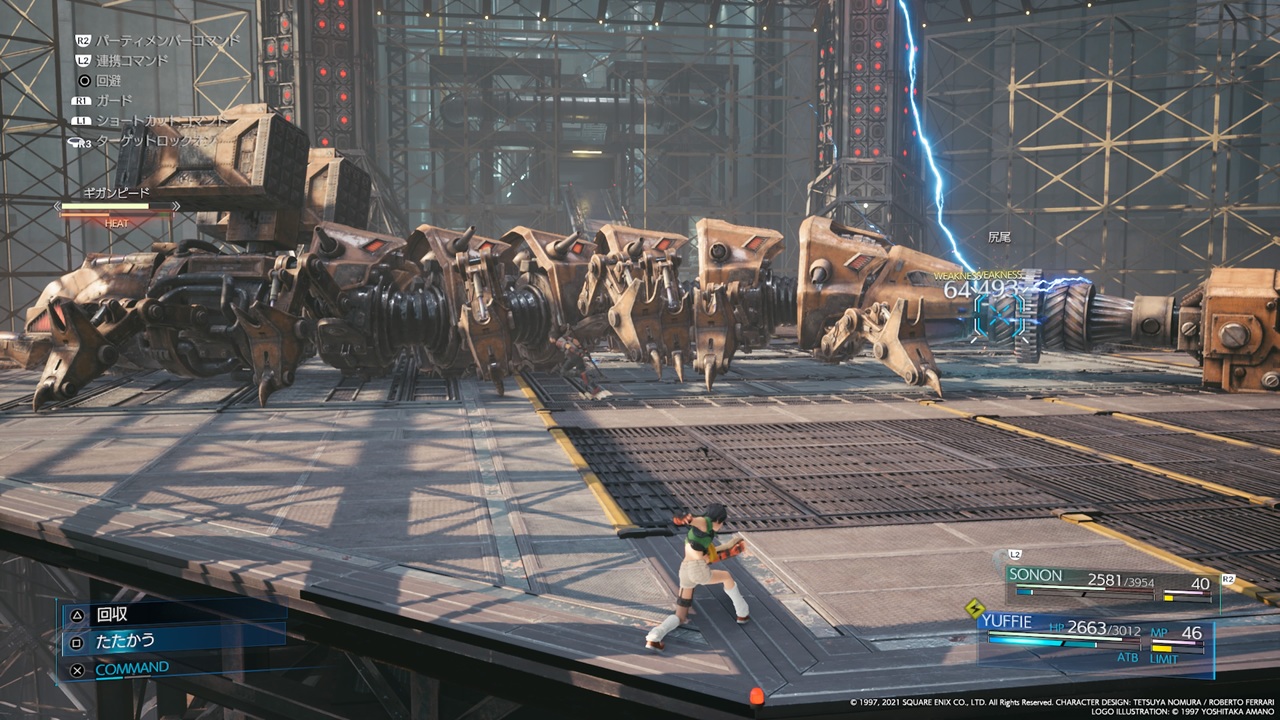Select Yuffie's party status panel
This screenshot has width=1280, height=720.
pos(1093,636)
